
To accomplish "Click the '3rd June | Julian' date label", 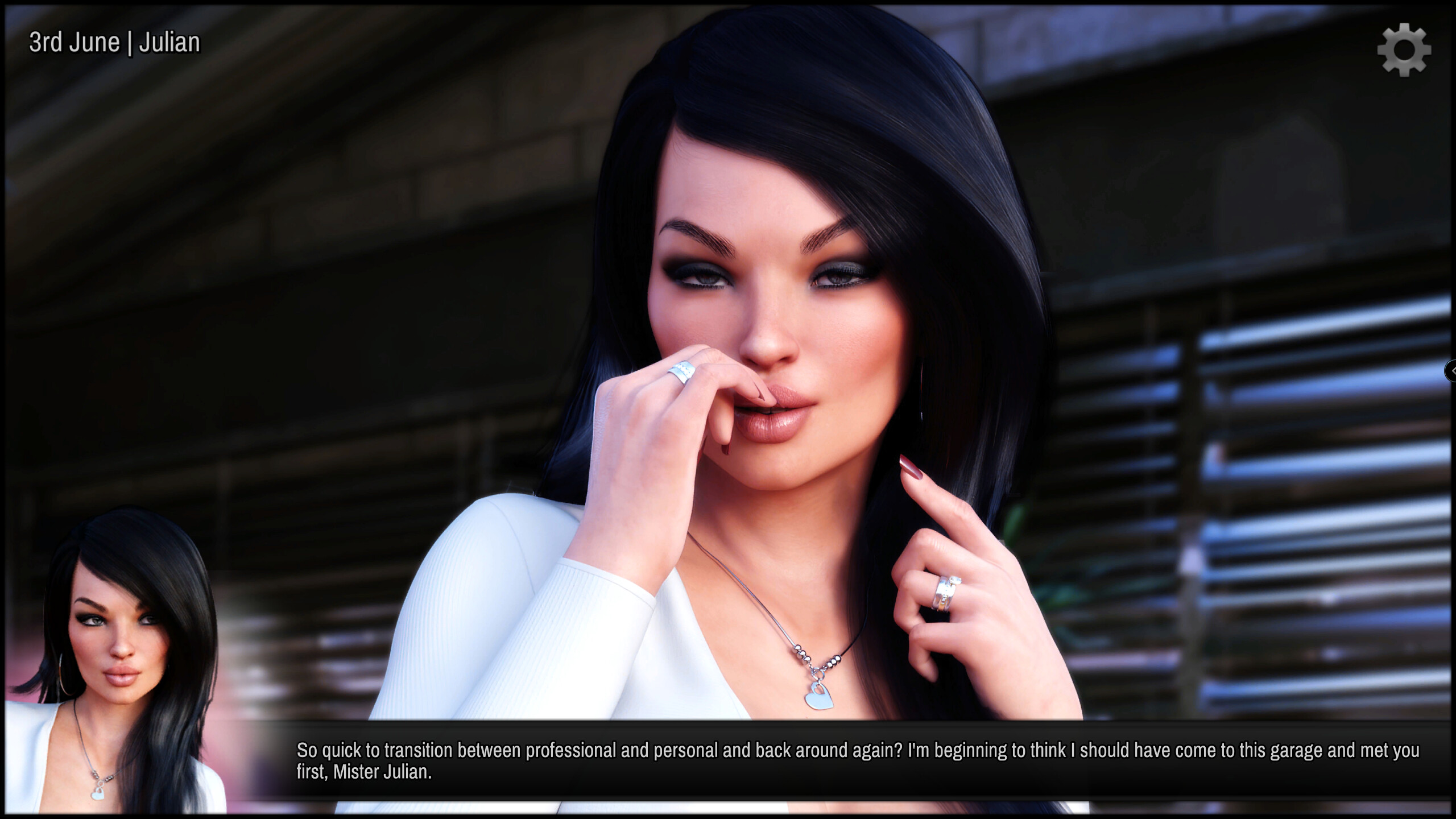I will (x=114, y=41).
